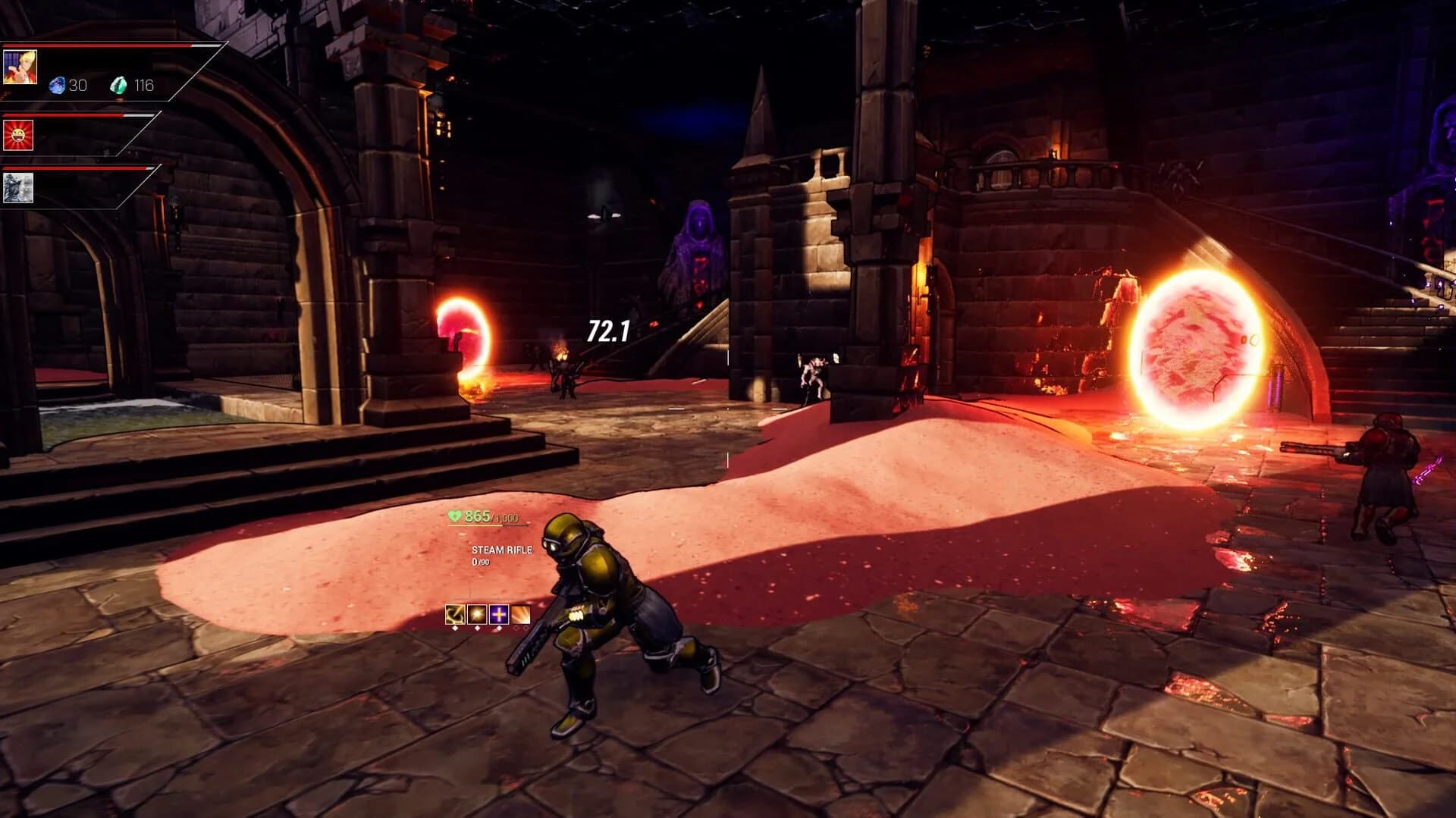Click the green emerald currency icon
The width and height of the screenshot is (1456, 818).
pyautogui.click(x=119, y=85)
